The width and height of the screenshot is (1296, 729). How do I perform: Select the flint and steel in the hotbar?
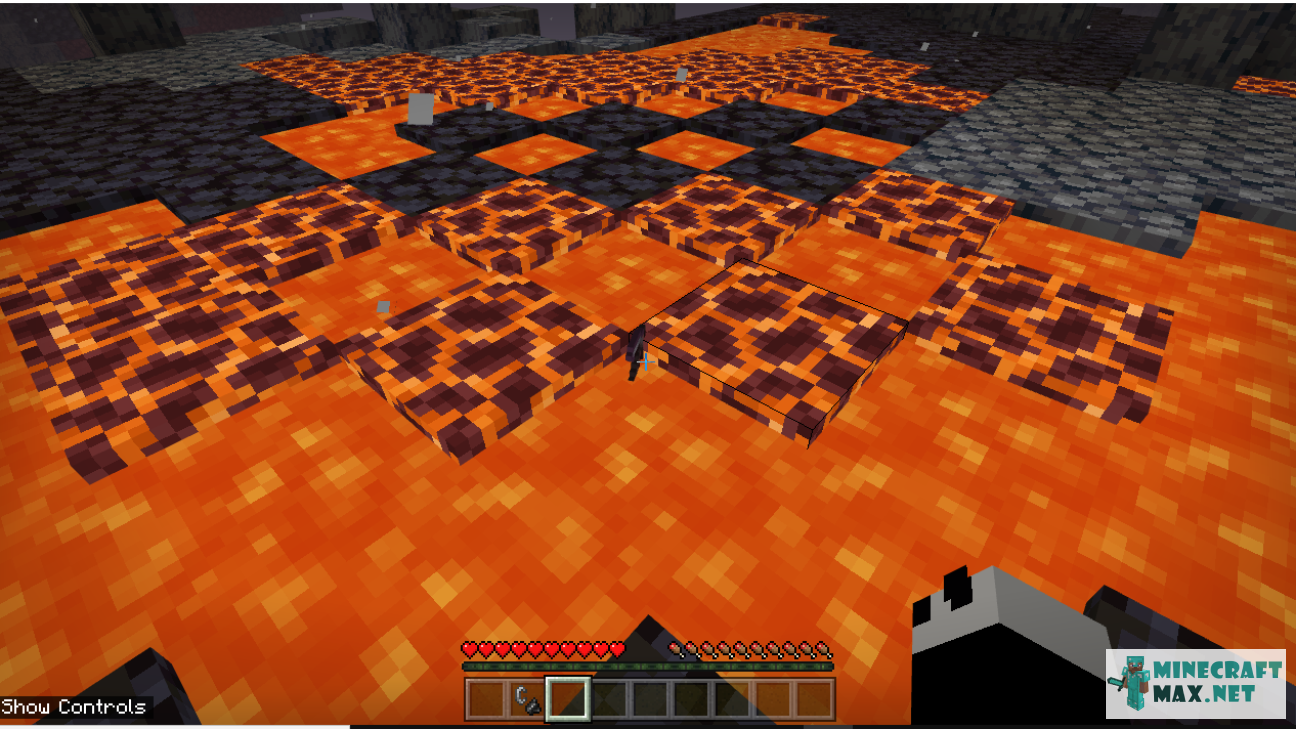click(527, 696)
